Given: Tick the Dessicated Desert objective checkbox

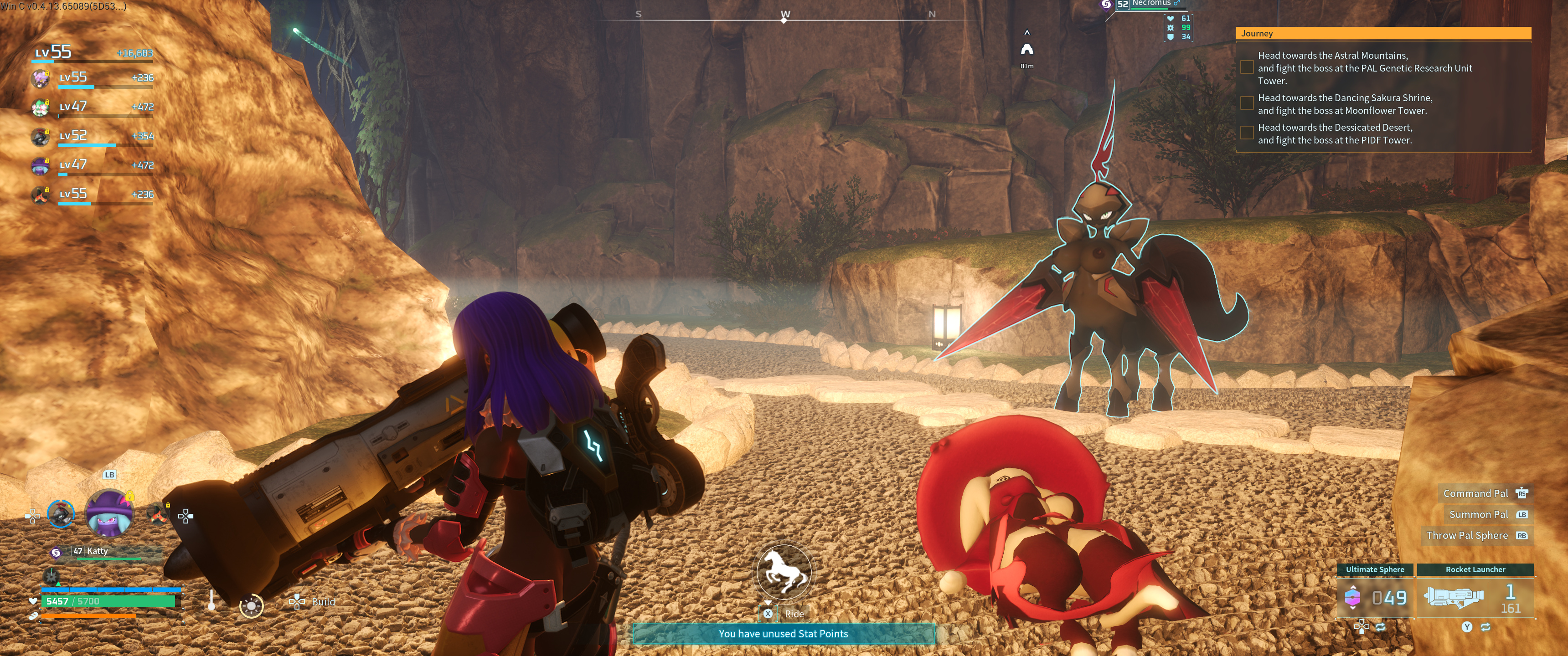Looking at the screenshot, I should [x=1247, y=133].
